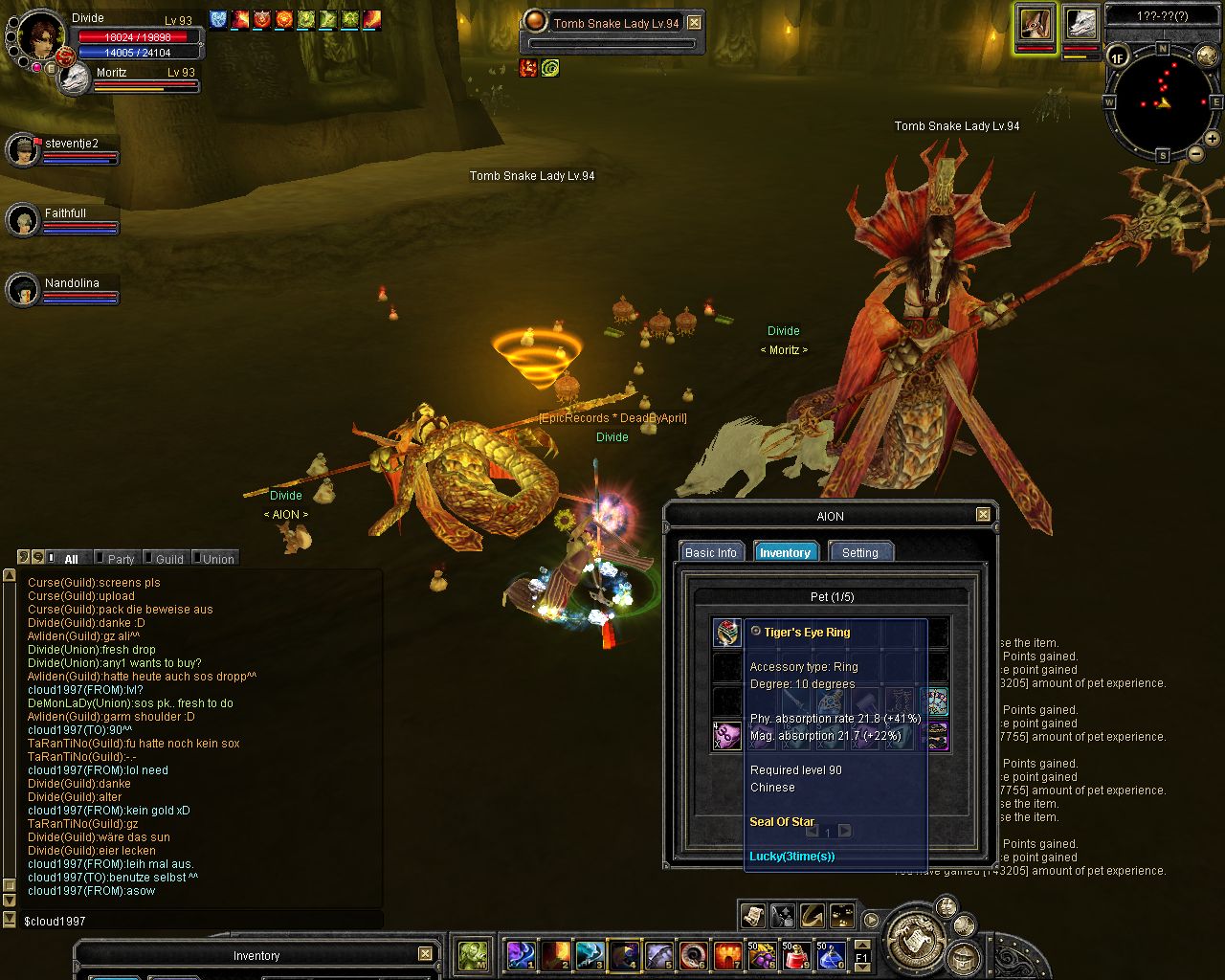The image size is (1225, 980).
Task: Open the Union chat tab
Action: coord(217,559)
